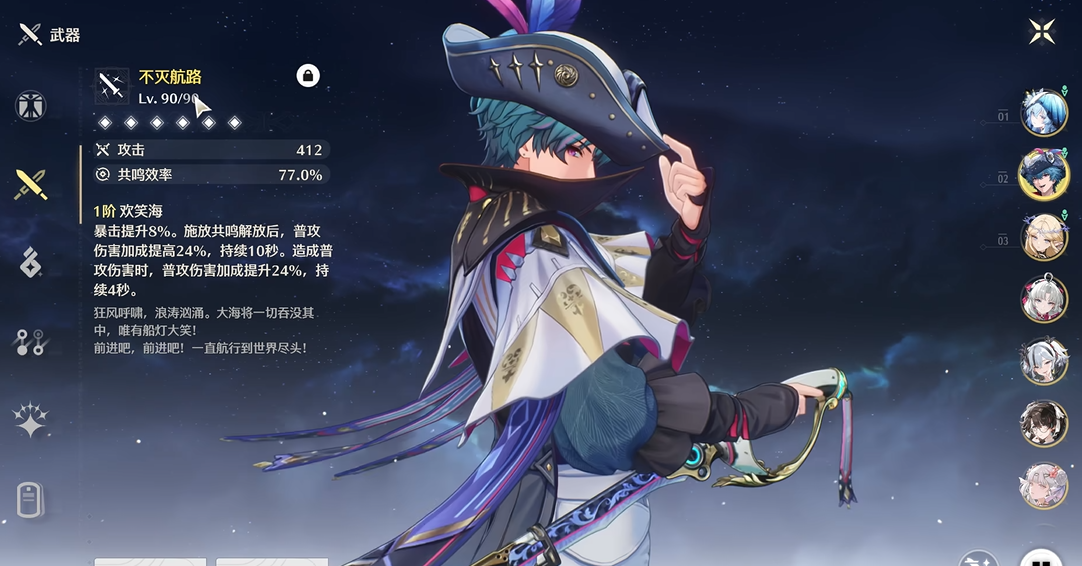
Task: Open the bottom capsule-shaped sidebar tab
Action: click(30, 498)
